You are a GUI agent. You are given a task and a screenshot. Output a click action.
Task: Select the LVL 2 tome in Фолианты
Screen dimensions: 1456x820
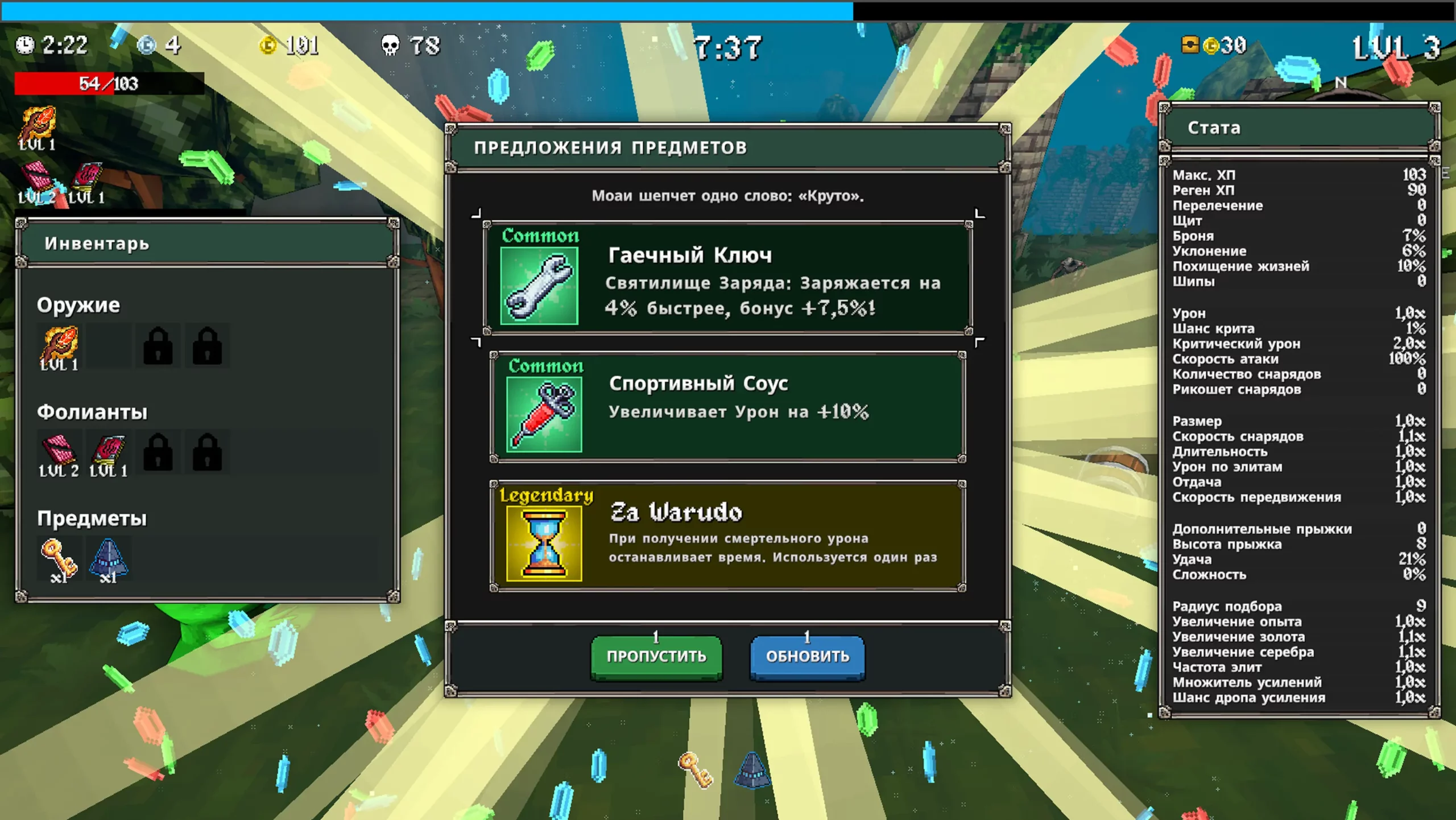click(59, 454)
